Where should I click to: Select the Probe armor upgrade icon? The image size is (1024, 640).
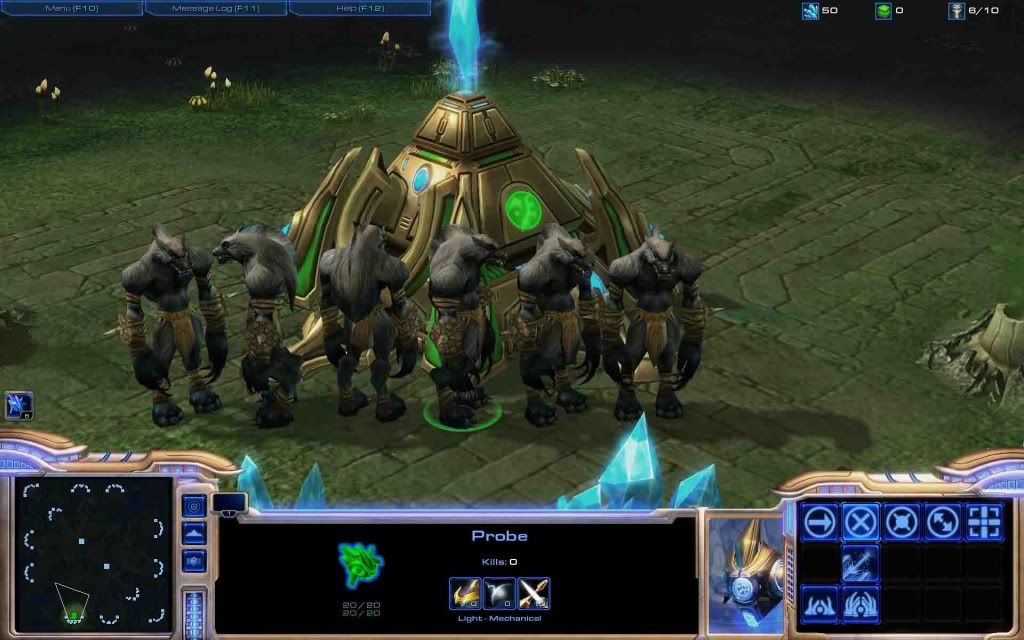(x=464, y=594)
